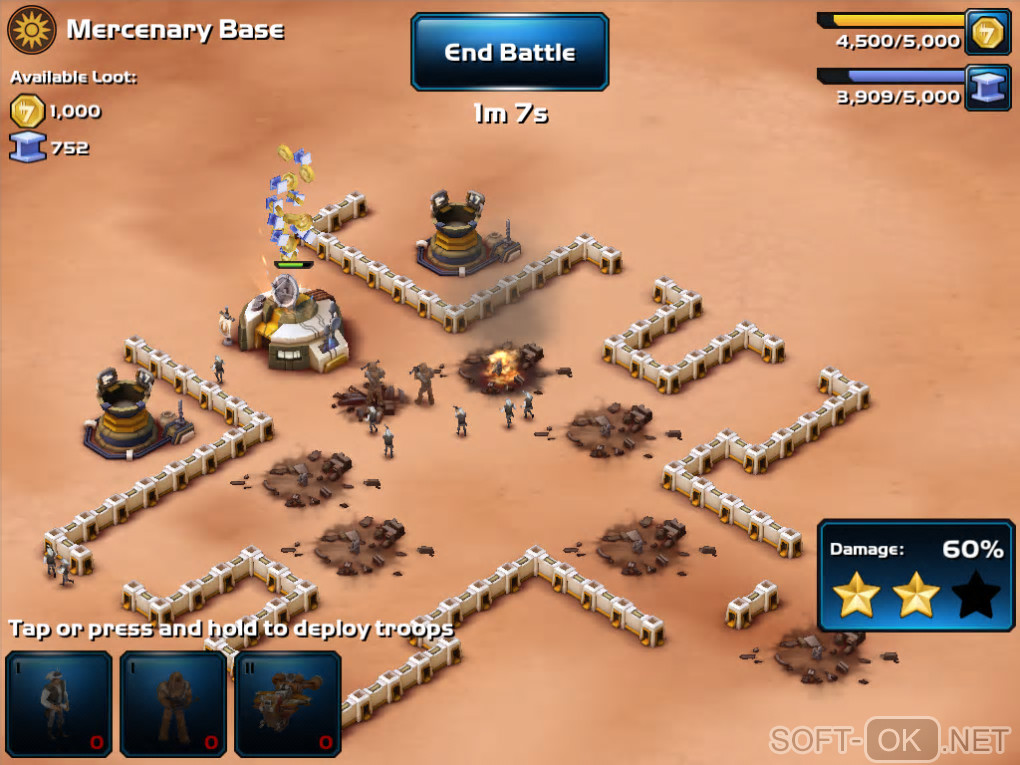
Task: Pick the speeder vehicle troop slot
Action: coord(287,703)
